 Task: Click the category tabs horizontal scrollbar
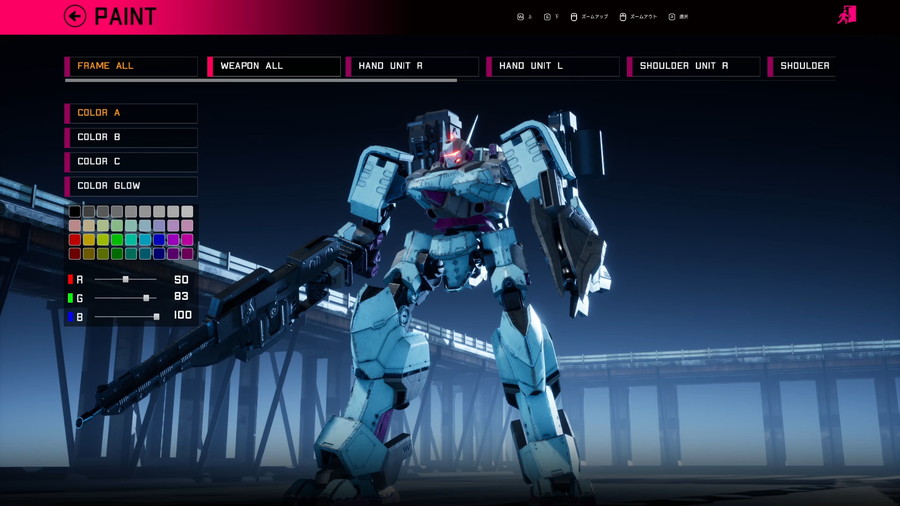pos(260,81)
